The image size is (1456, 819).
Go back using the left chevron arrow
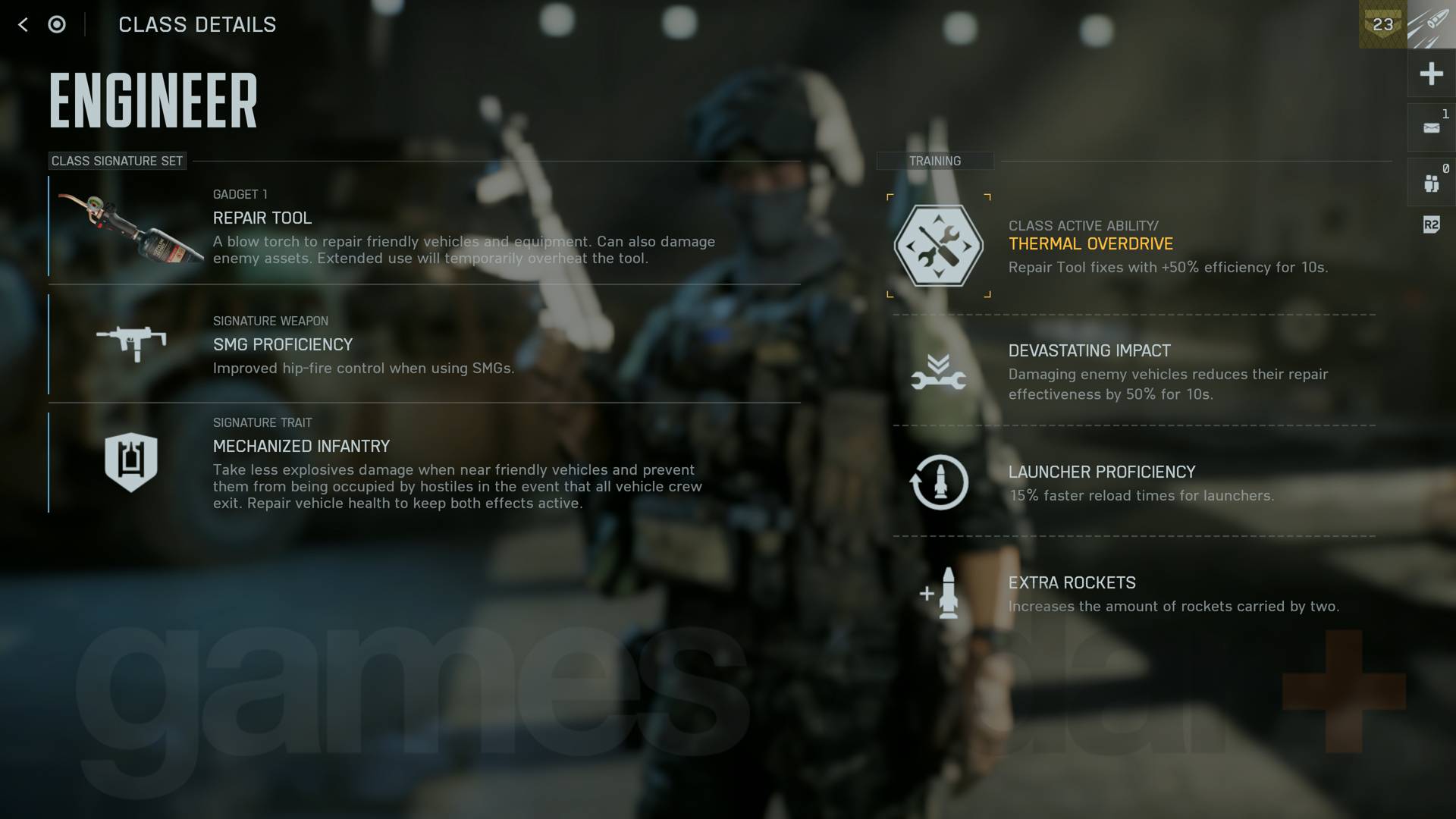point(24,25)
